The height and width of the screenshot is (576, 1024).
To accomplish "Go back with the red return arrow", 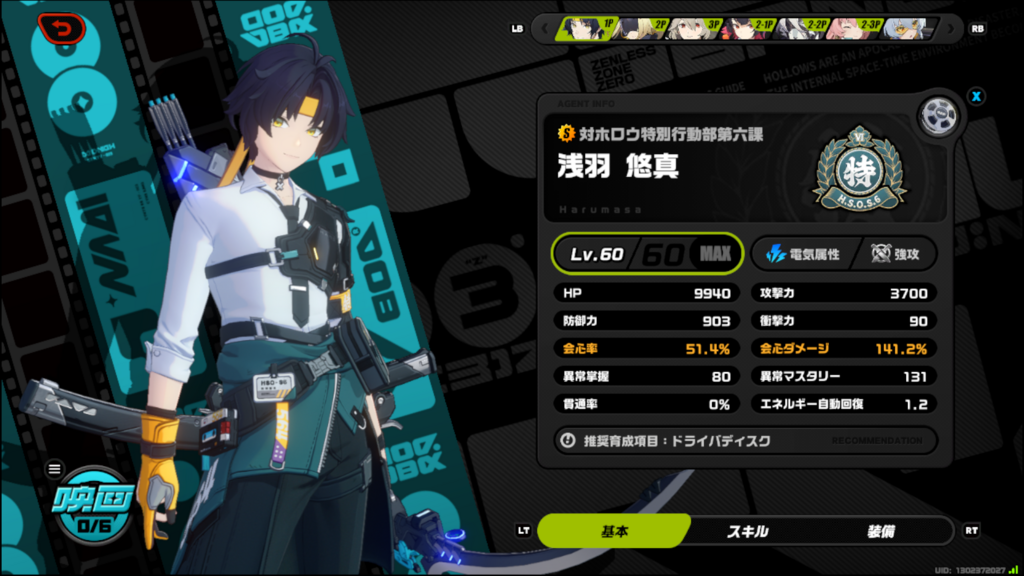I will coord(64,28).
